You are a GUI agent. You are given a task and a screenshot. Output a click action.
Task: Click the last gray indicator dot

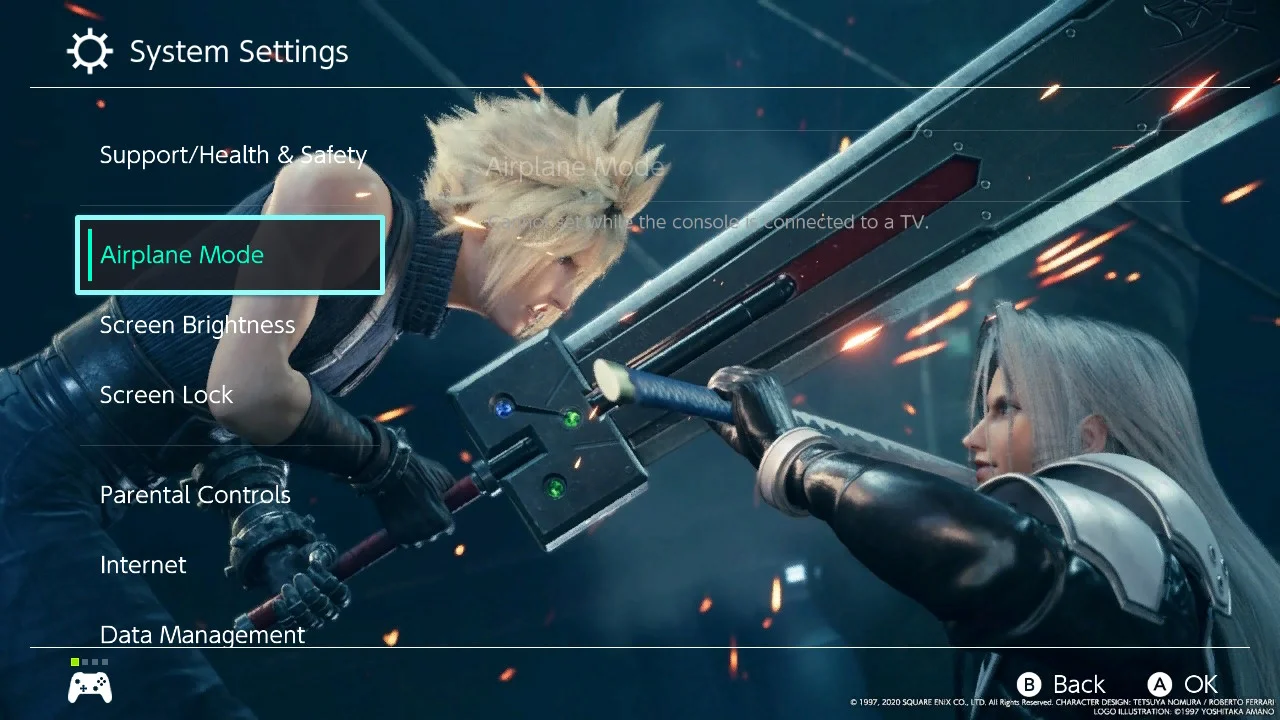point(105,661)
